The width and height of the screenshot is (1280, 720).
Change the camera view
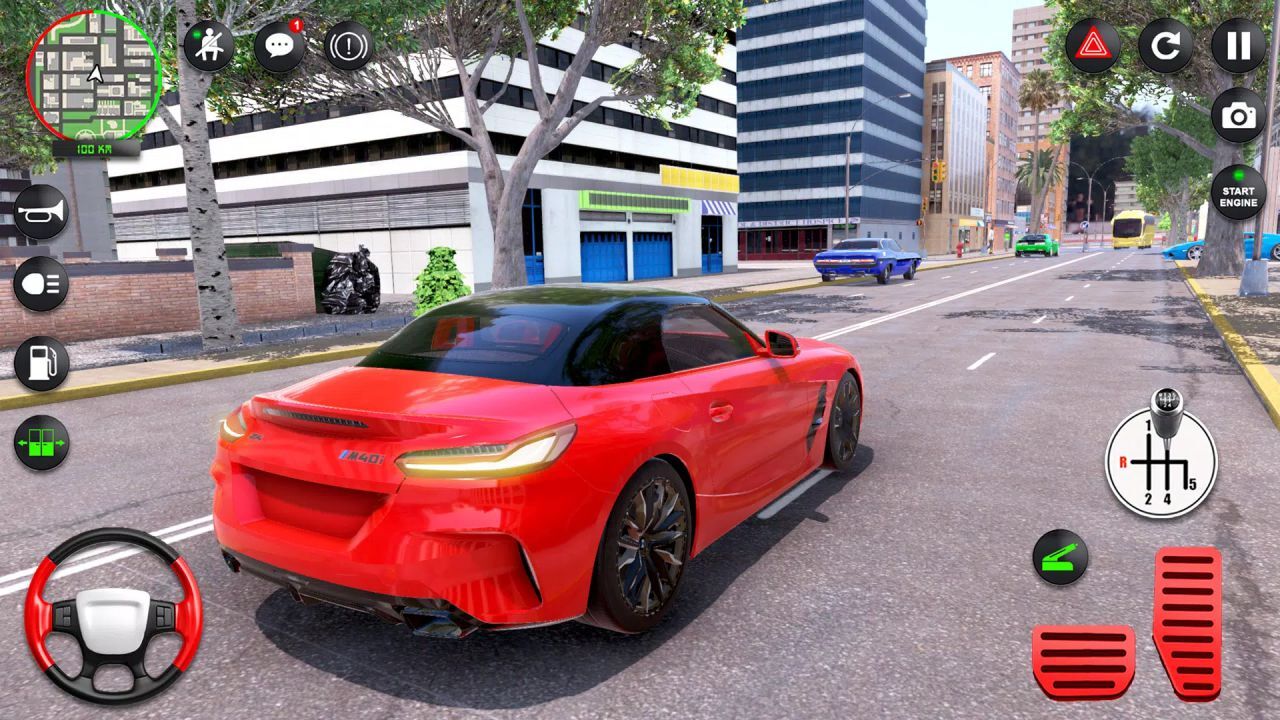[x=1236, y=117]
